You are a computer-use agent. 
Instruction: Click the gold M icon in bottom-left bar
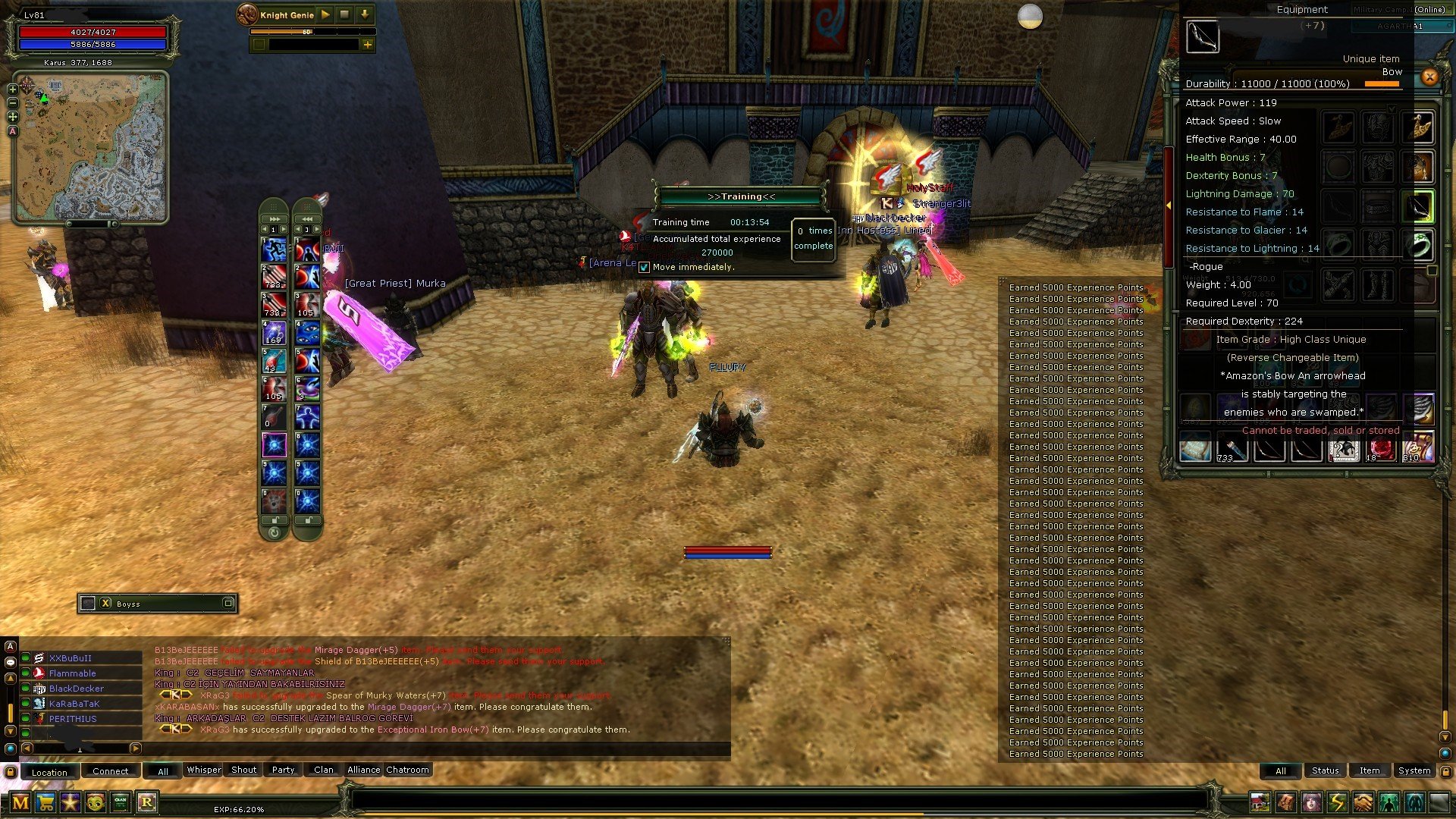pos(20,803)
